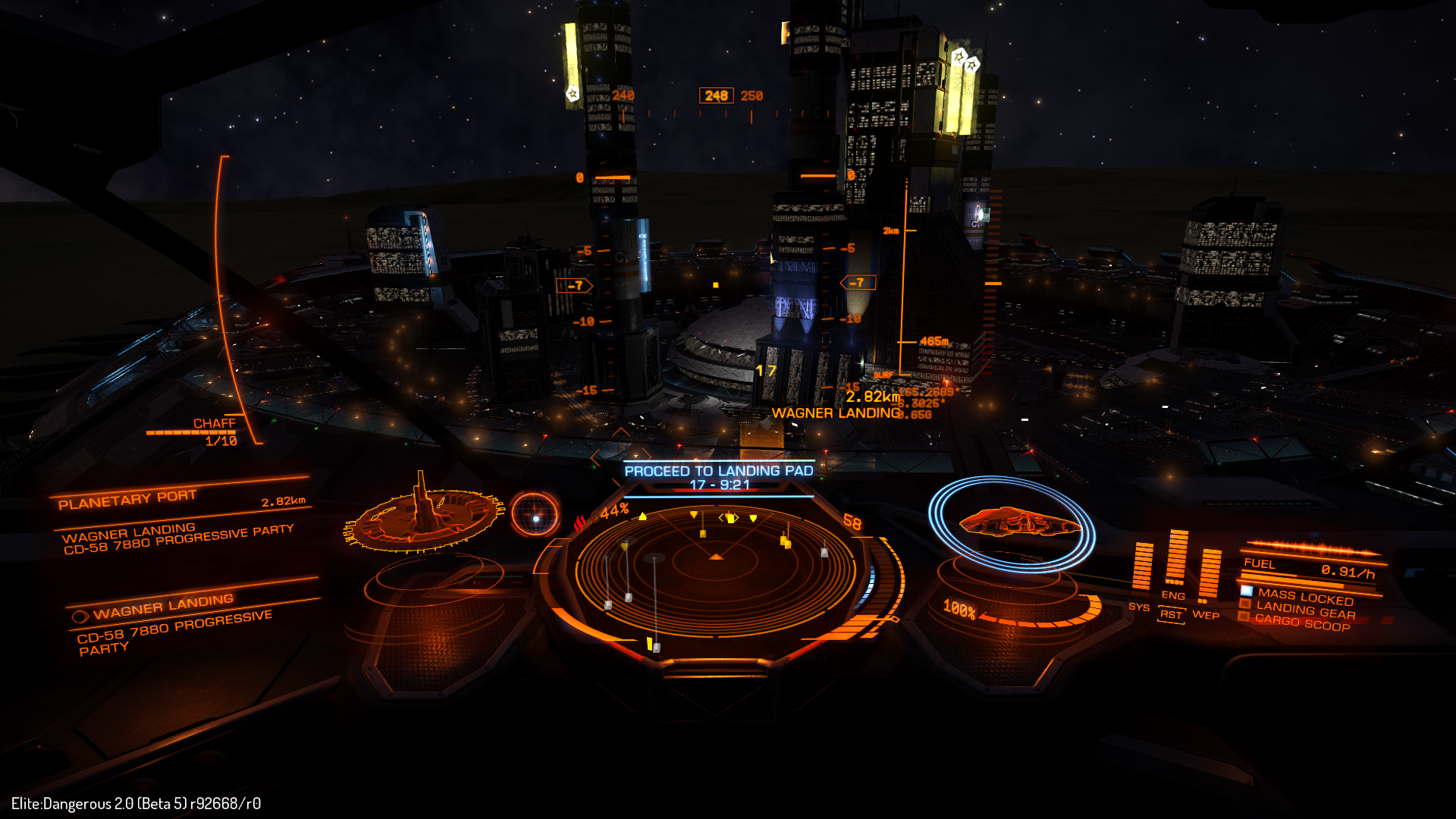Image resolution: width=1456 pixels, height=819 pixels.
Task: Click your ship's shield hologram
Action: pos(1013,523)
